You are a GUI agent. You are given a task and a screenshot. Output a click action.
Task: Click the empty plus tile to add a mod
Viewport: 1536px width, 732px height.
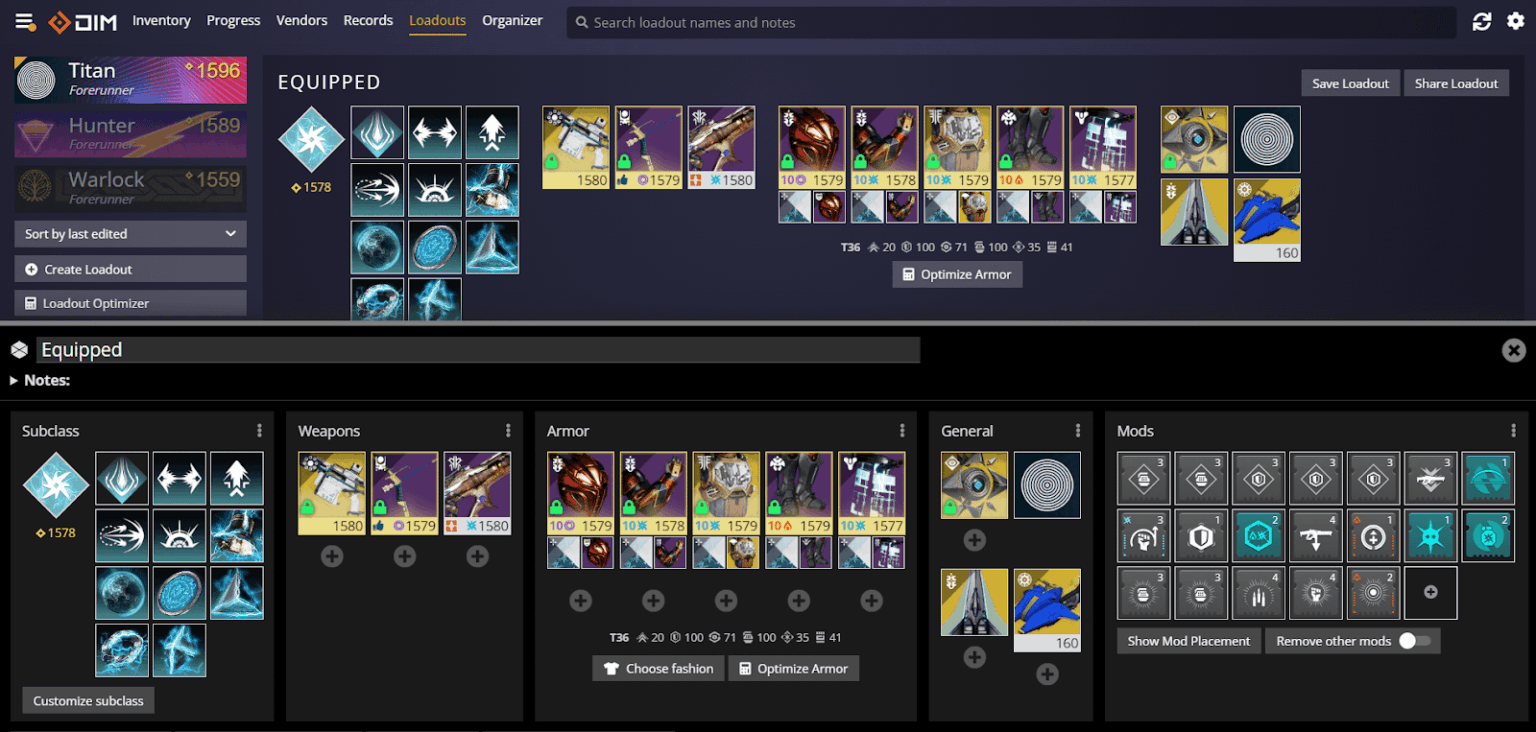click(x=1430, y=592)
